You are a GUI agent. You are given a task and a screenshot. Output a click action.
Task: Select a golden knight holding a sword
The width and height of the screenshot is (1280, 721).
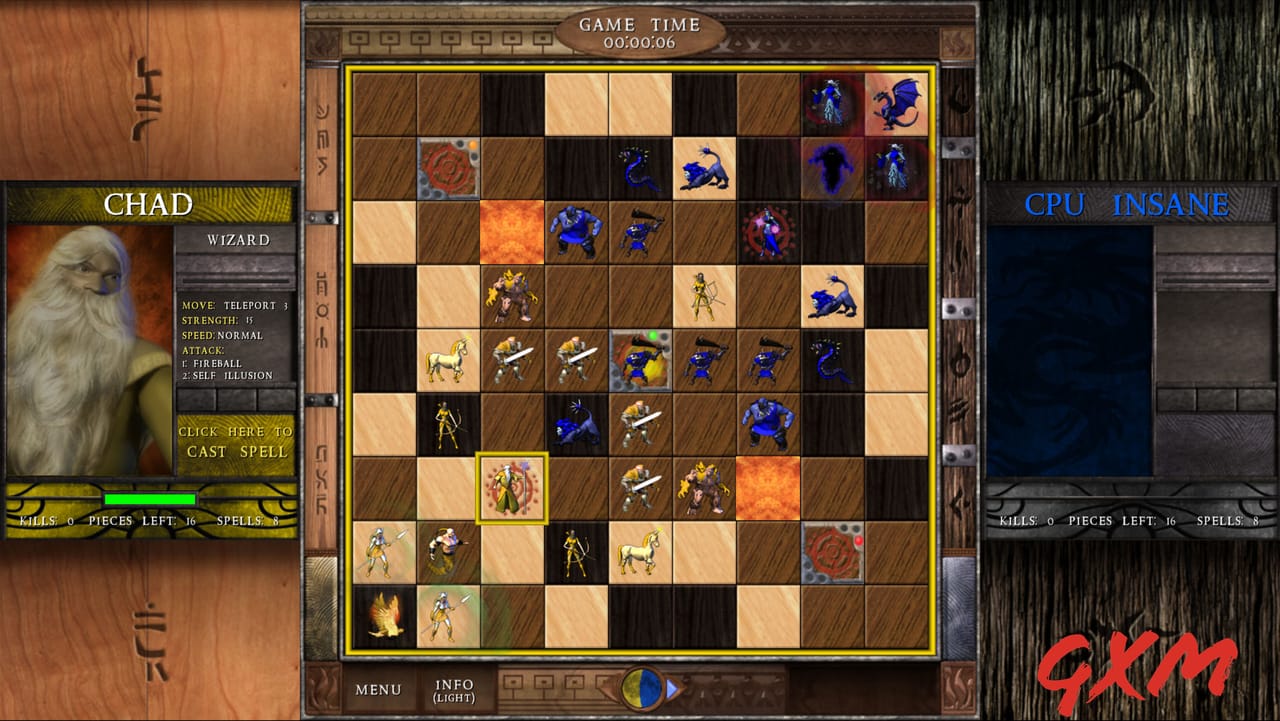(x=511, y=359)
